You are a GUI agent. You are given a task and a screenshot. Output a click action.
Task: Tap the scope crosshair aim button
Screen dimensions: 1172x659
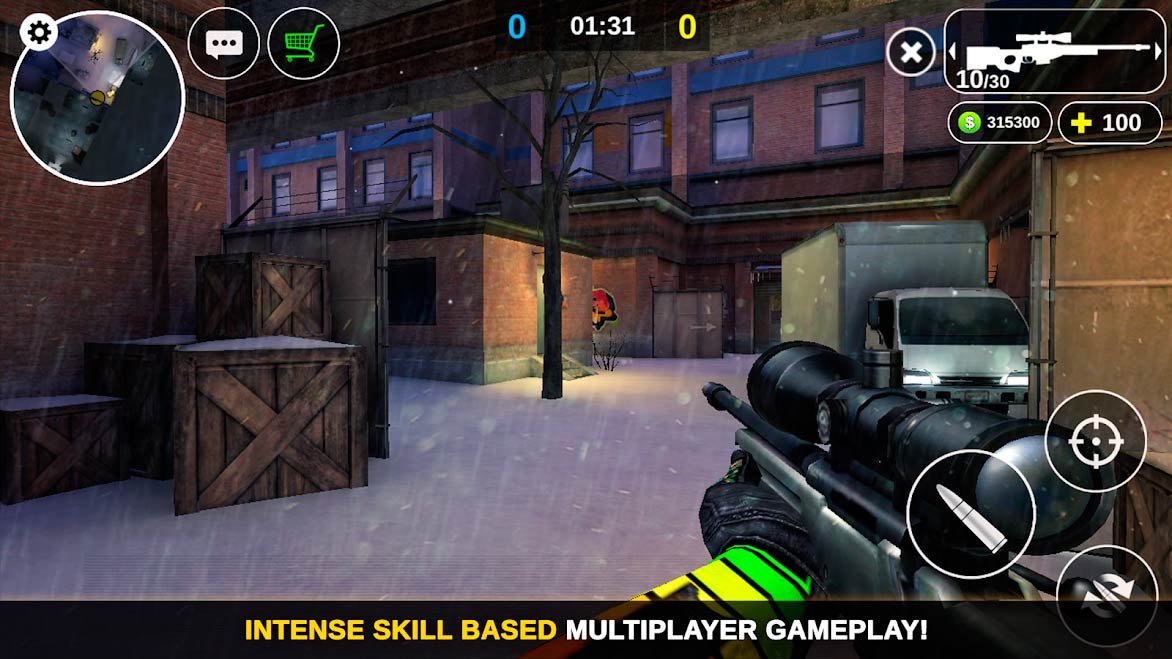(1095, 441)
